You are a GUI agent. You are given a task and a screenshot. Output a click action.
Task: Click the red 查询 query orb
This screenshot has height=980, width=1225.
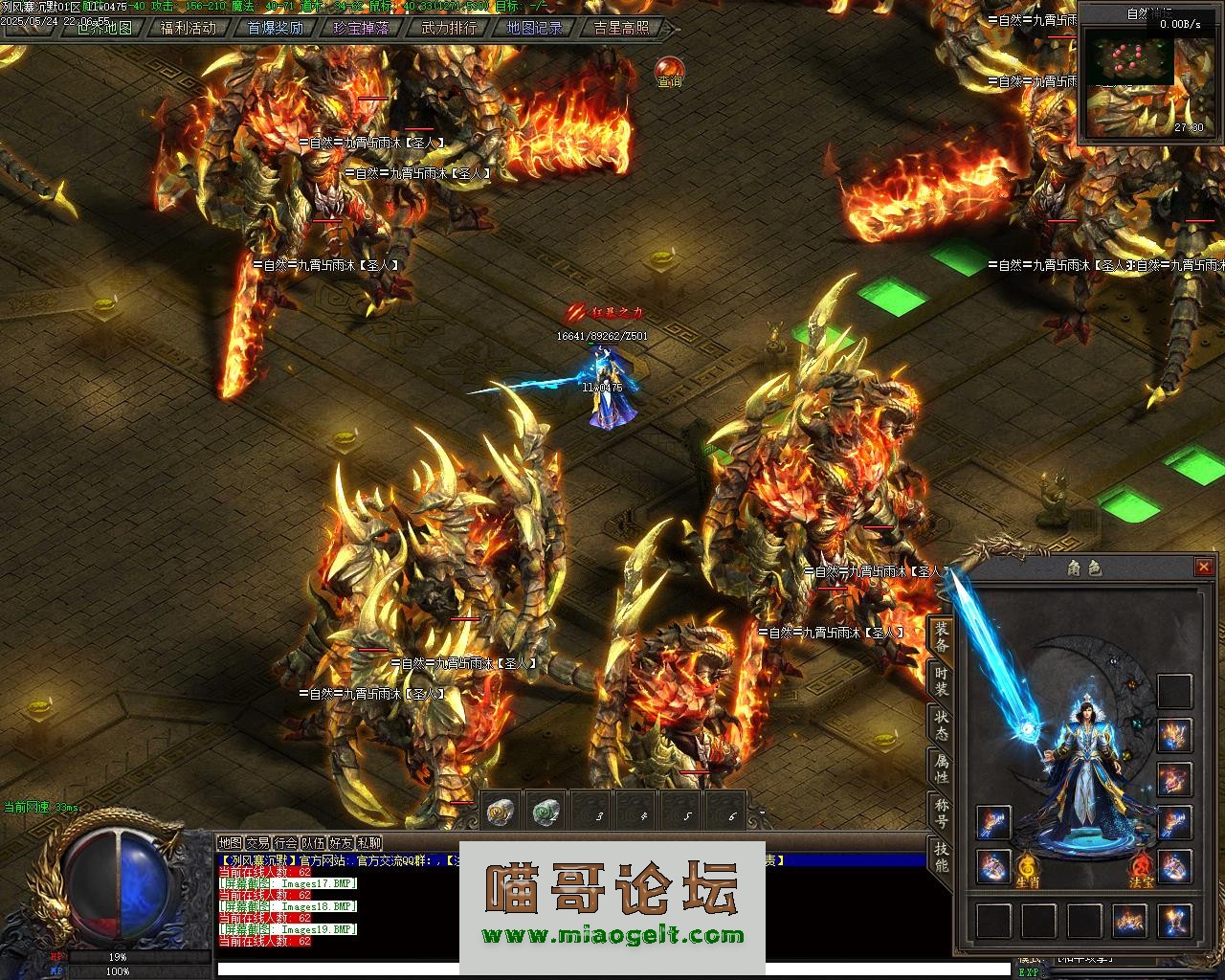pyautogui.click(x=669, y=70)
